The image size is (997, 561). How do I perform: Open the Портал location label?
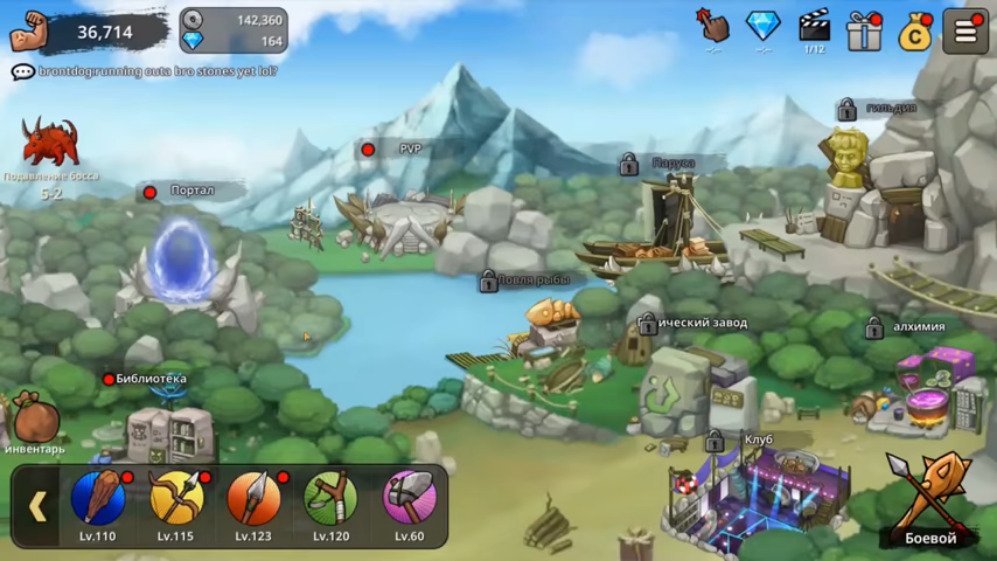click(192, 191)
